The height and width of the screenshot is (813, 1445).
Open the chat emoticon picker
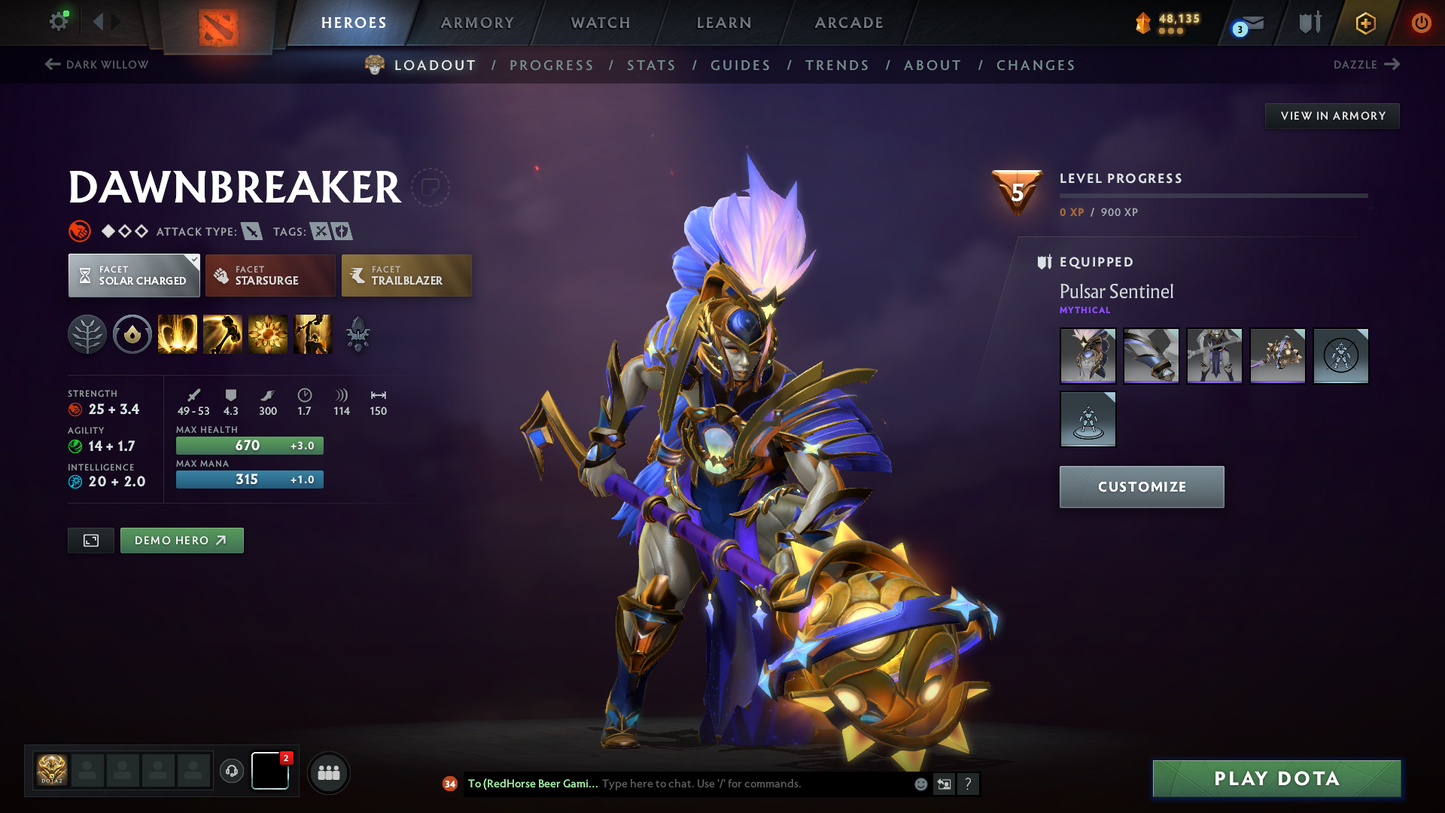[x=920, y=784]
